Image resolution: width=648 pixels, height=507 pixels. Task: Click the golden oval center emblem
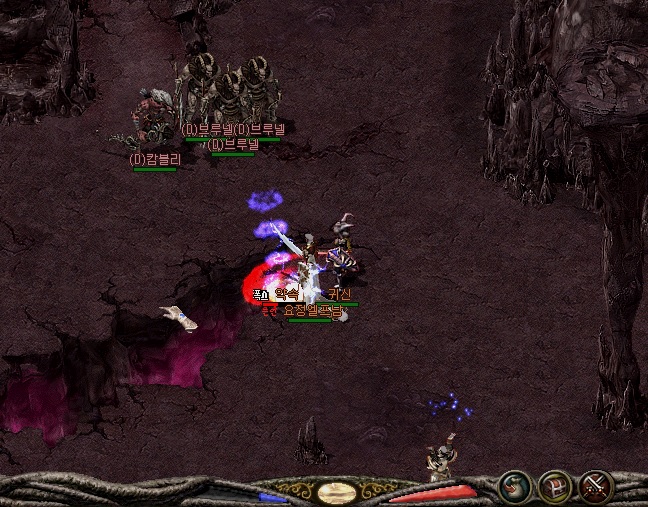click(x=337, y=492)
